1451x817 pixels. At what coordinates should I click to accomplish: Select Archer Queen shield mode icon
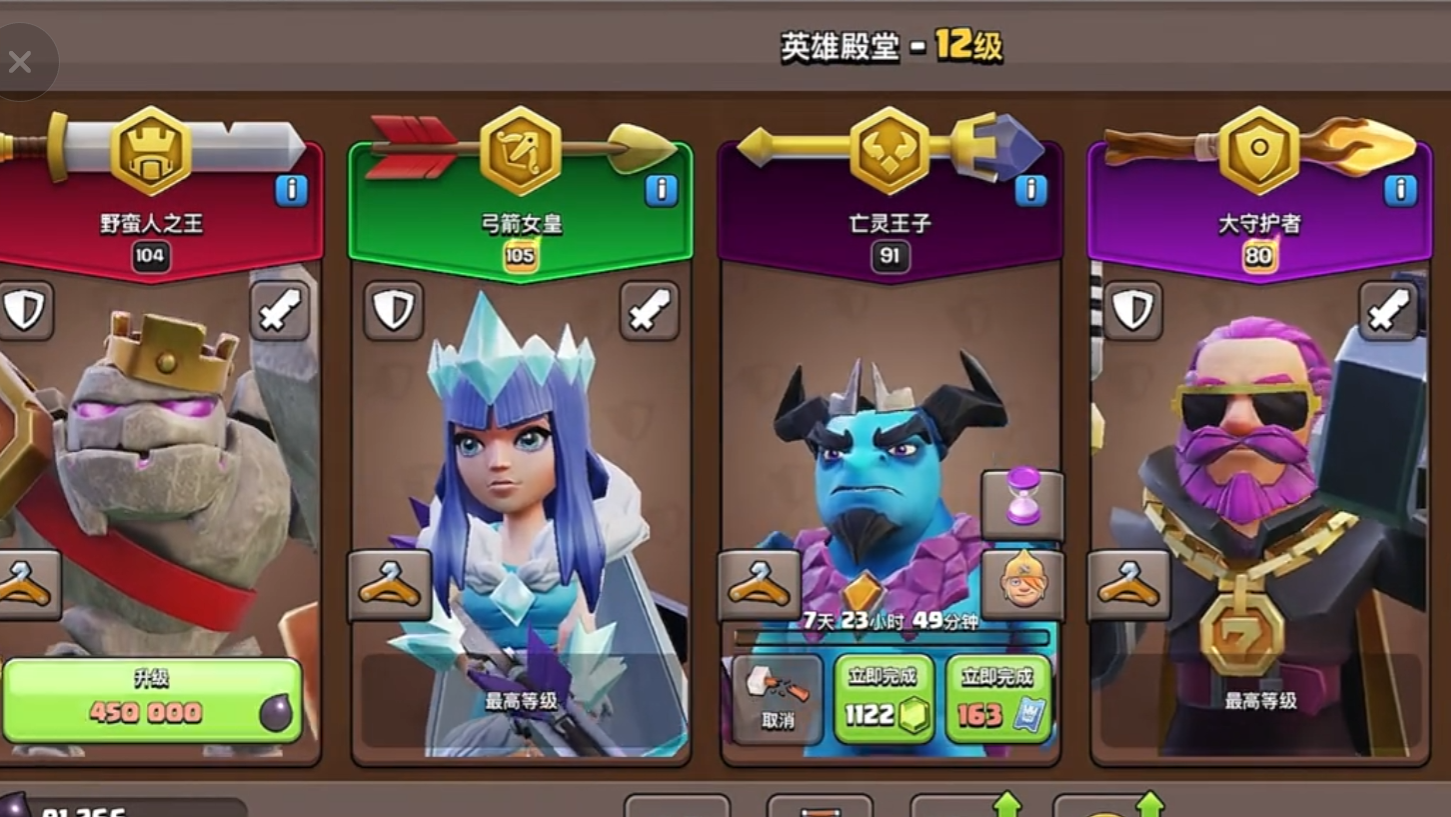(393, 311)
